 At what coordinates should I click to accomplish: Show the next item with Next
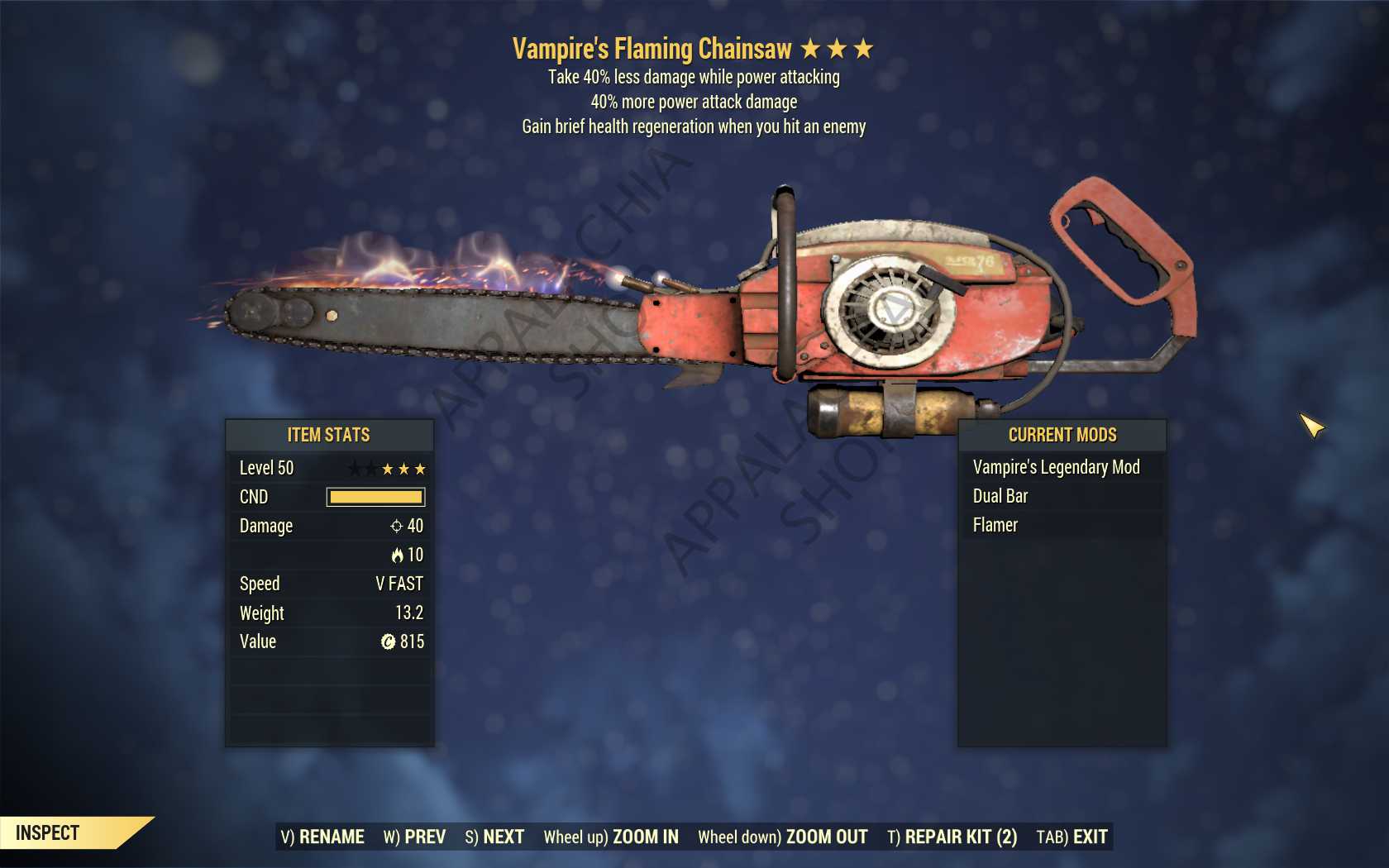point(494,837)
